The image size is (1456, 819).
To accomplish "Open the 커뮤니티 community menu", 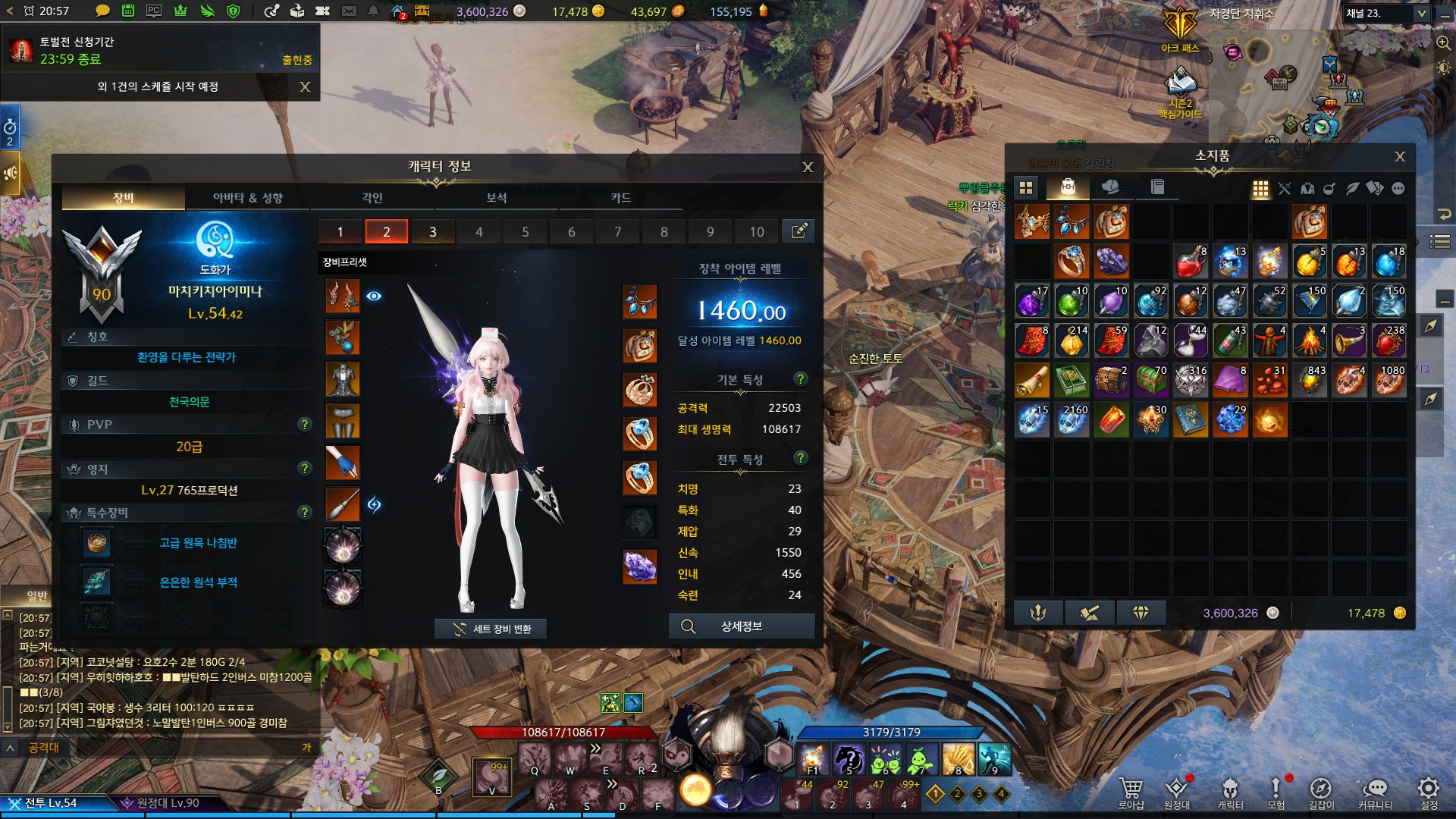I will click(x=1375, y=792).
